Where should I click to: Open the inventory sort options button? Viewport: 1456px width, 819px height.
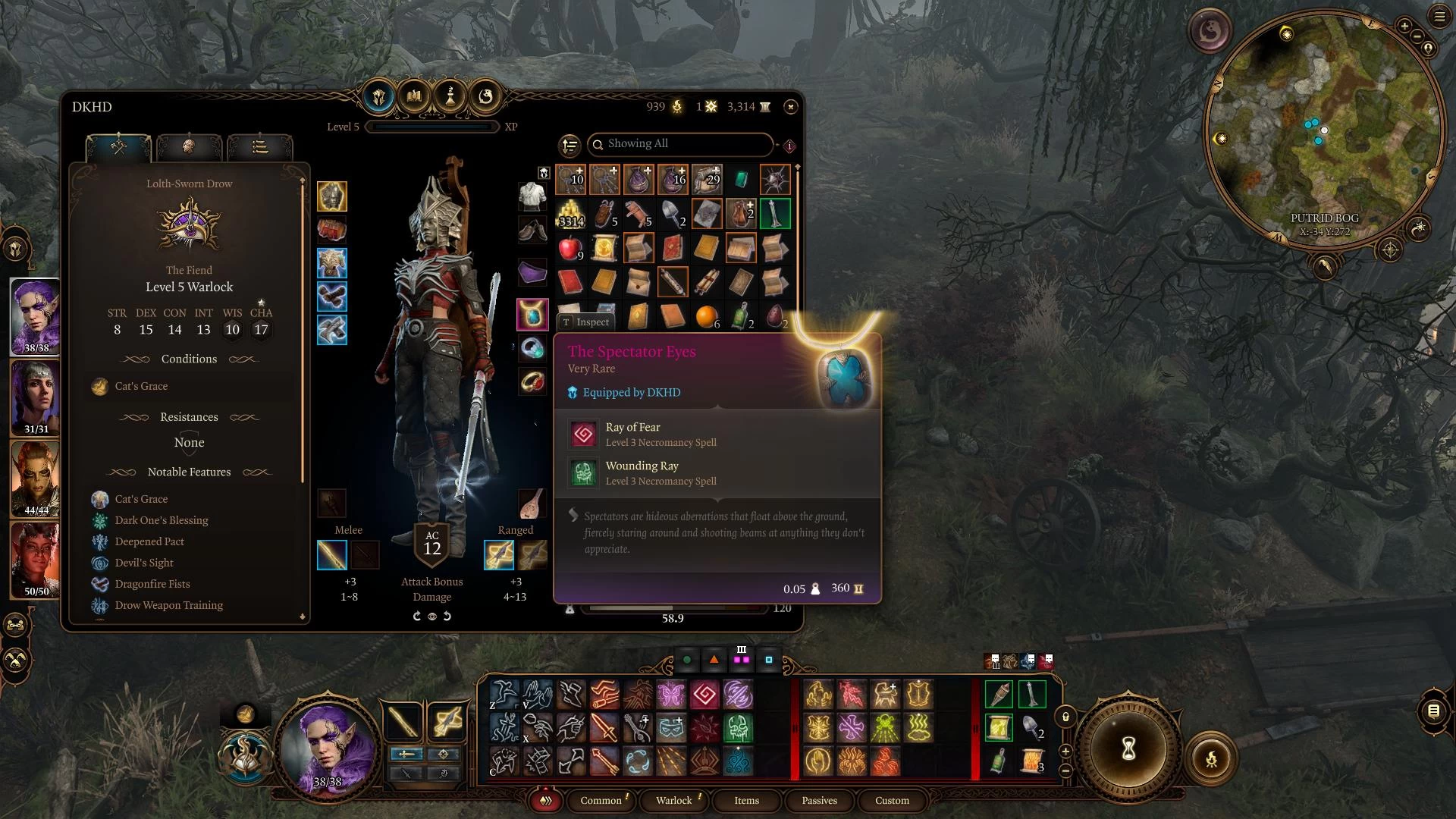pyautogui.click(x=570, y=145)
